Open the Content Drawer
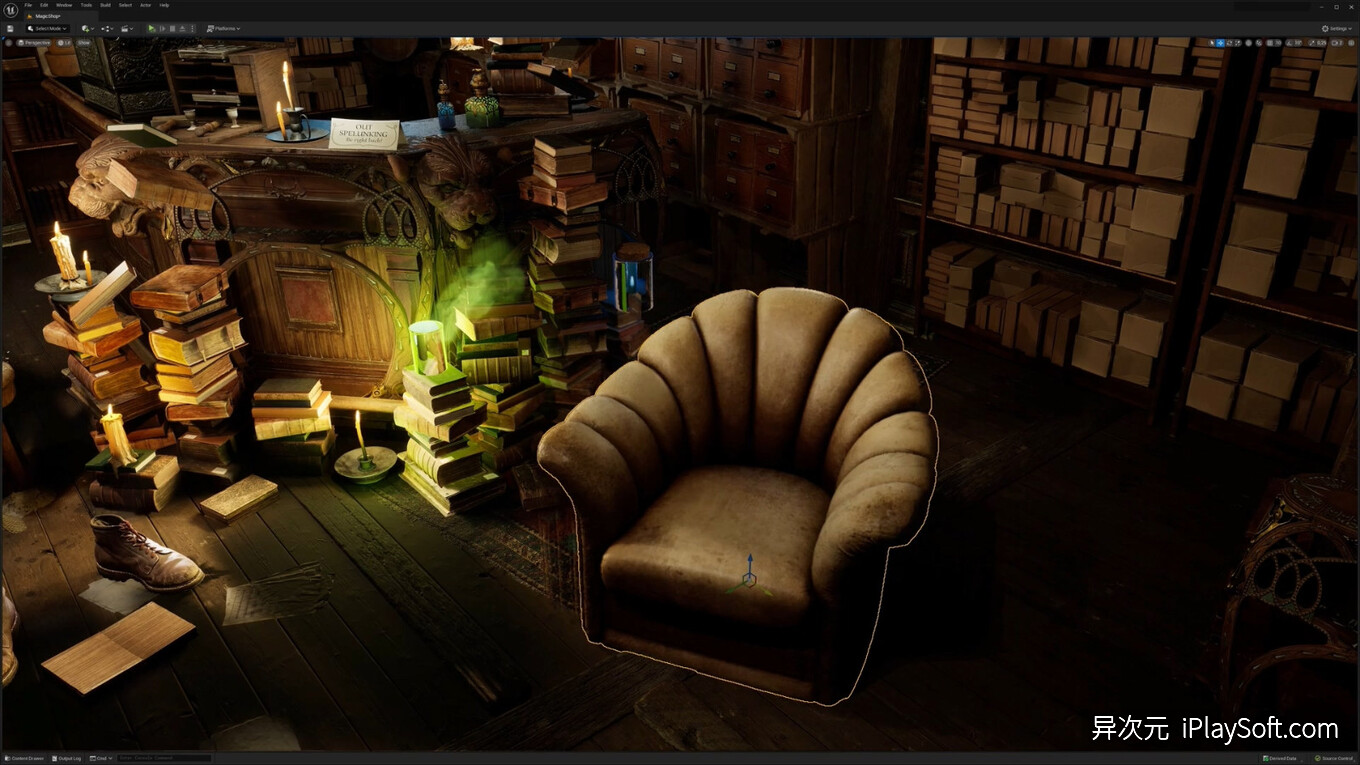The image size is (1360, 765). 26,758
